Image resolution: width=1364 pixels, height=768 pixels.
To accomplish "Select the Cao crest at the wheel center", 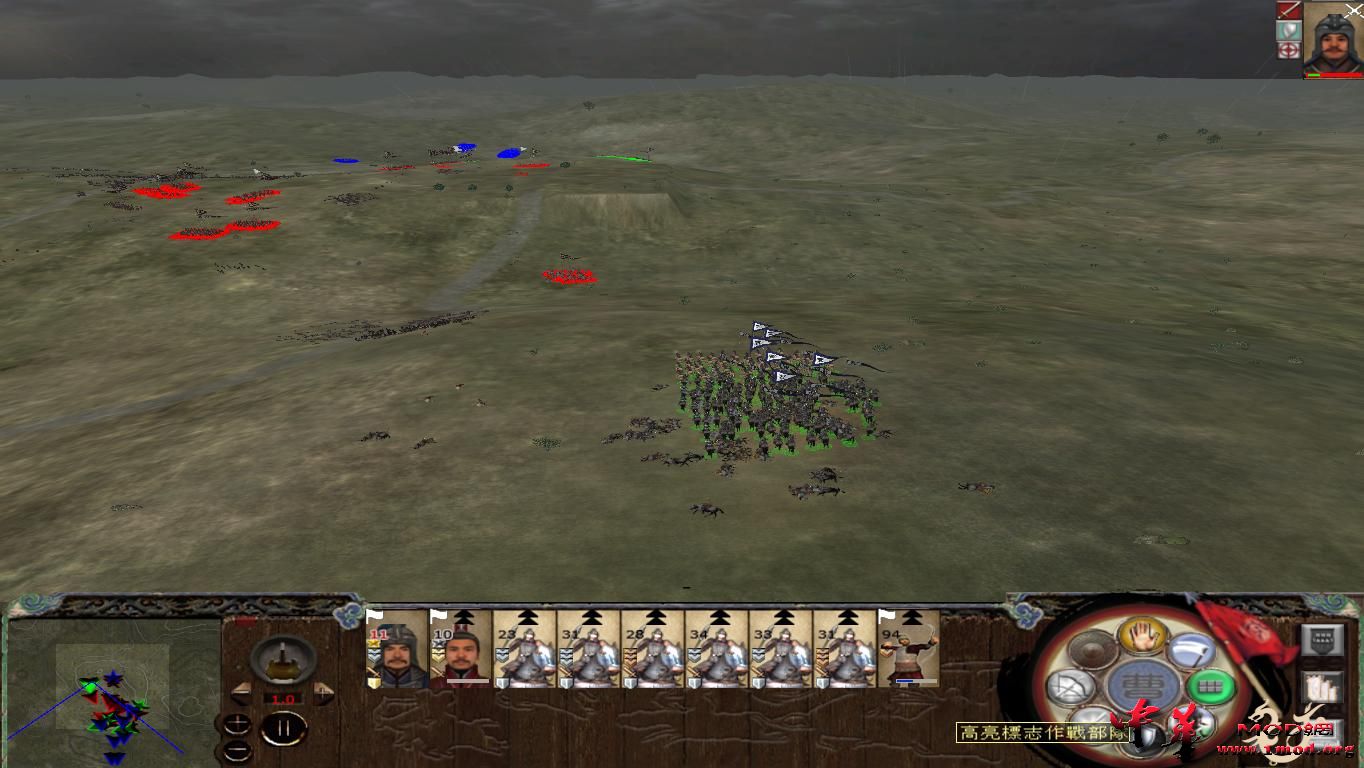I will coord(1144,685).
